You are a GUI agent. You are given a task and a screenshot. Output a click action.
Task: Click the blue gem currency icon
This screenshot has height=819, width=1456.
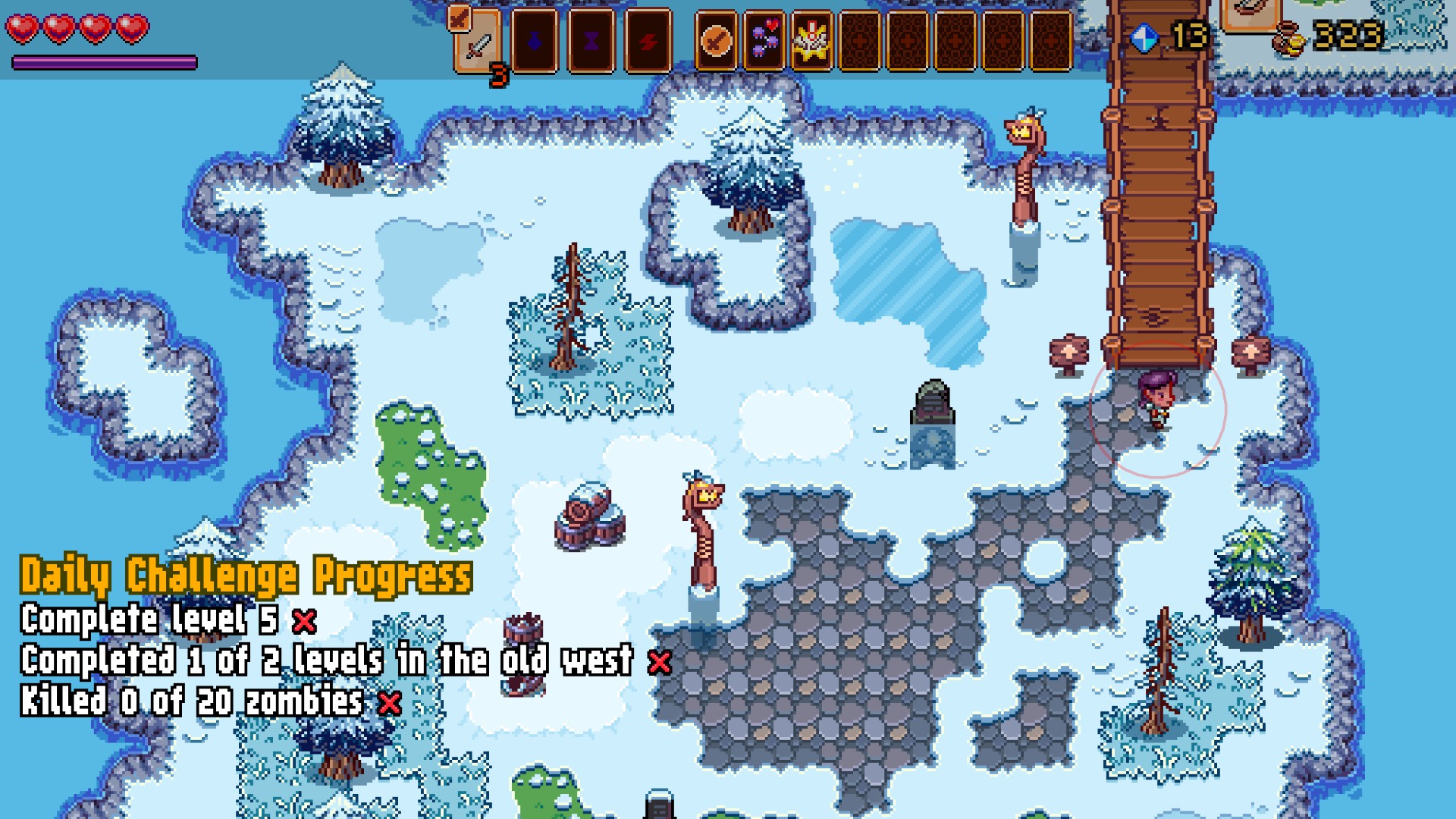[1144, 37]
